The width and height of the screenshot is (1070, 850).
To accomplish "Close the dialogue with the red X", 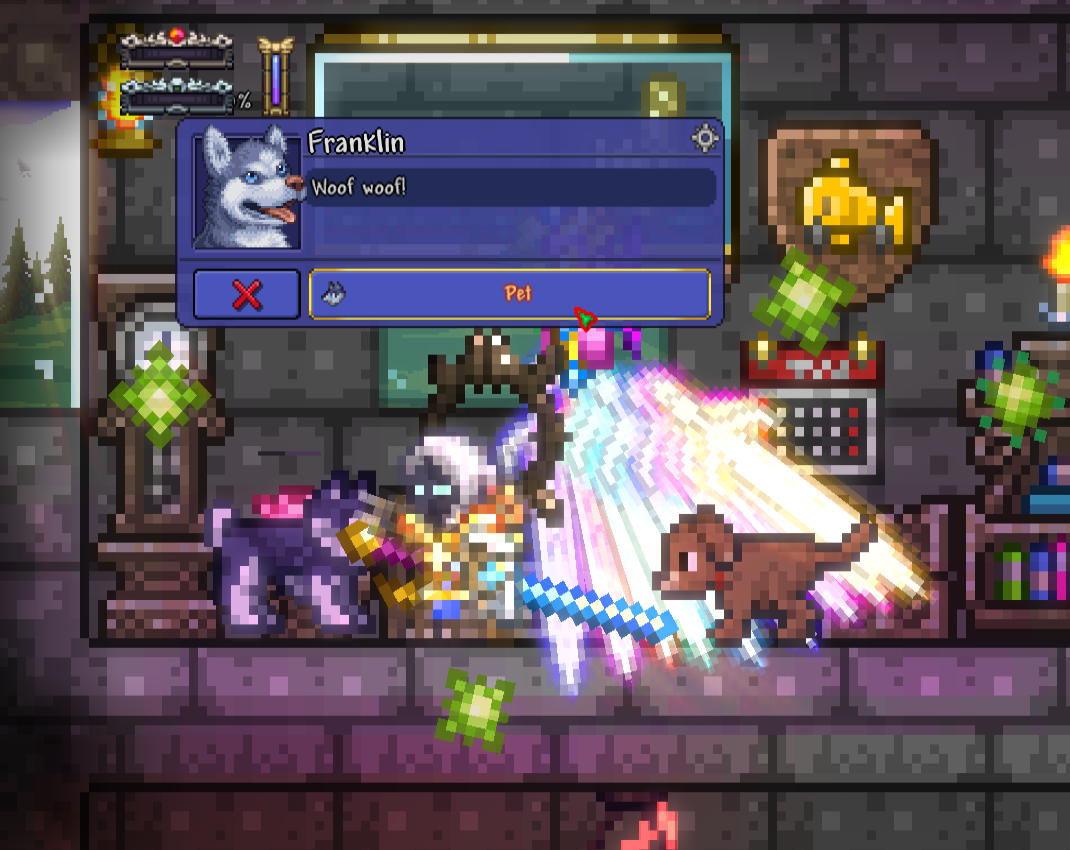I will coord(246,294).
